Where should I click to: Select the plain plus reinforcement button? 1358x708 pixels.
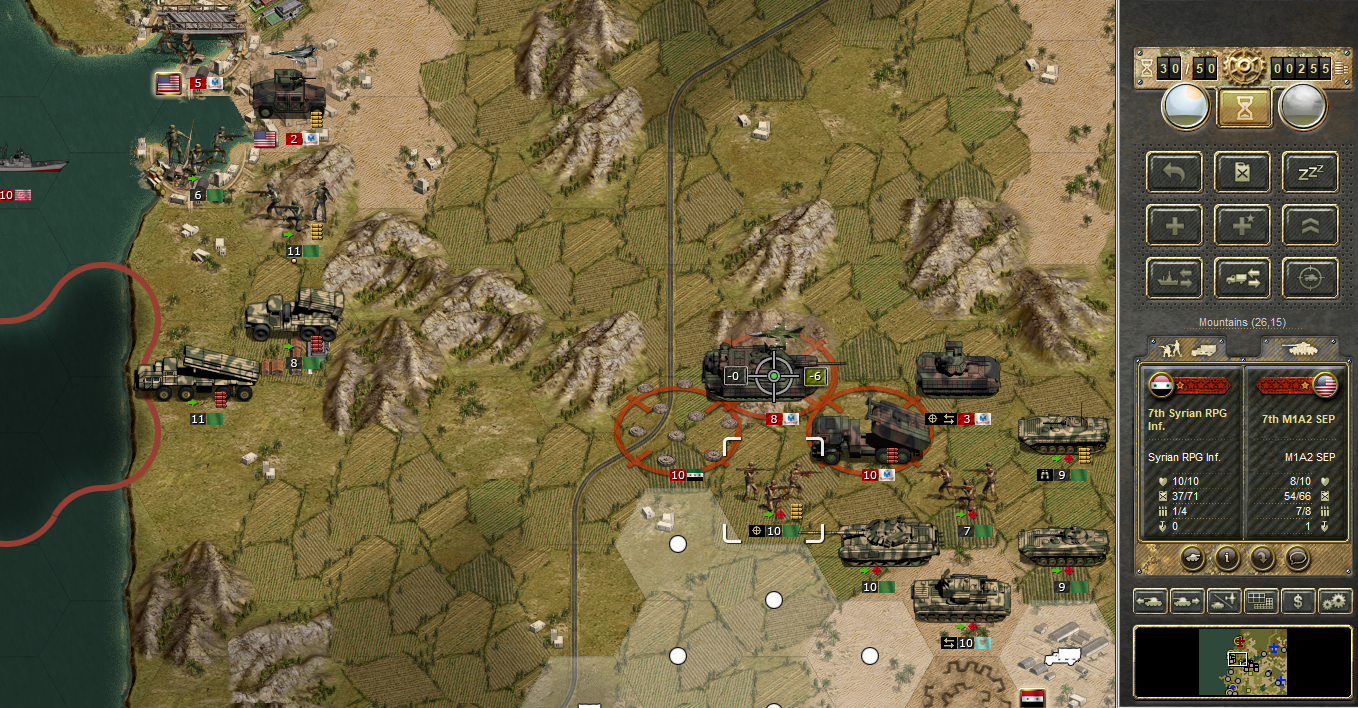coord(1175,225)
